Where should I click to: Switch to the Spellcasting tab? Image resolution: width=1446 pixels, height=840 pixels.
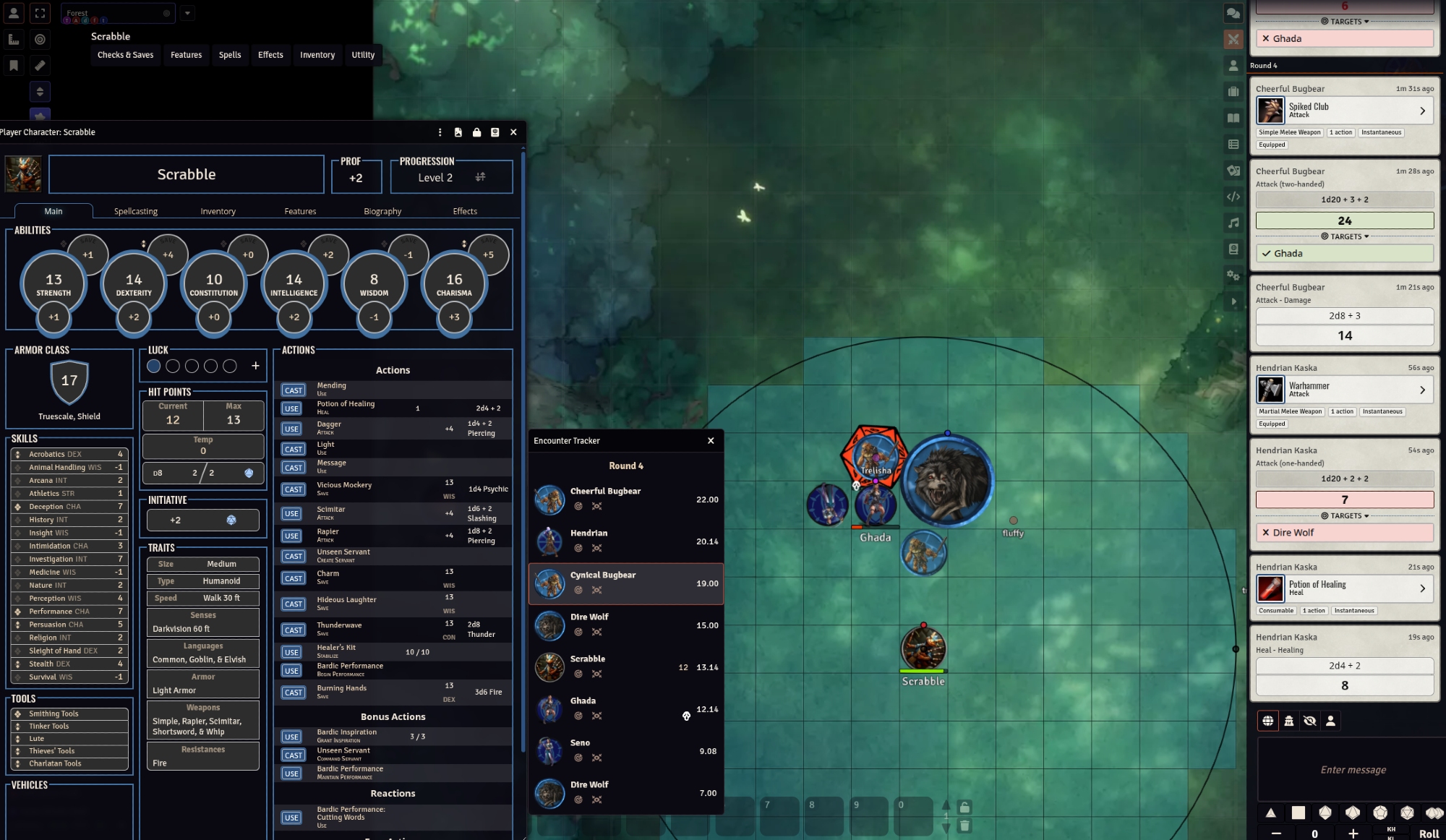[x=135, y=211]
